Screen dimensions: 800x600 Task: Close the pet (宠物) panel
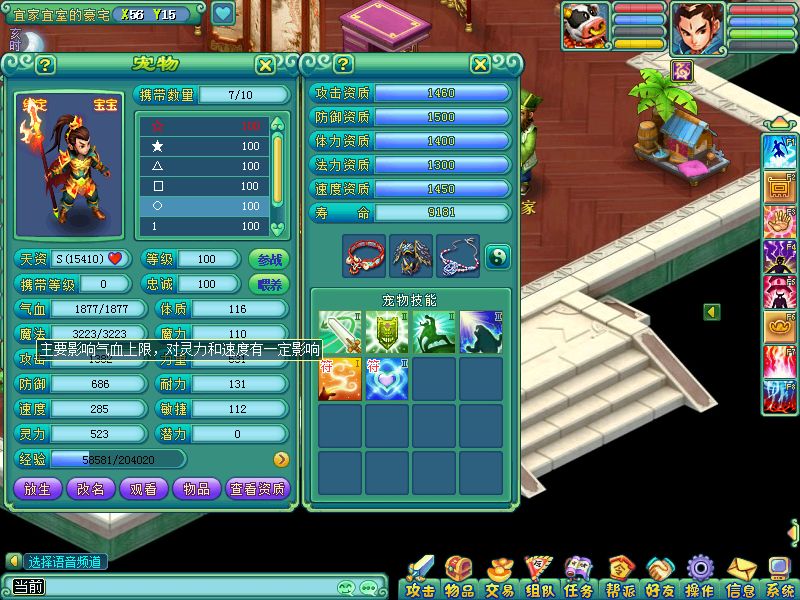pyautogui.click(x=265, y=65)
